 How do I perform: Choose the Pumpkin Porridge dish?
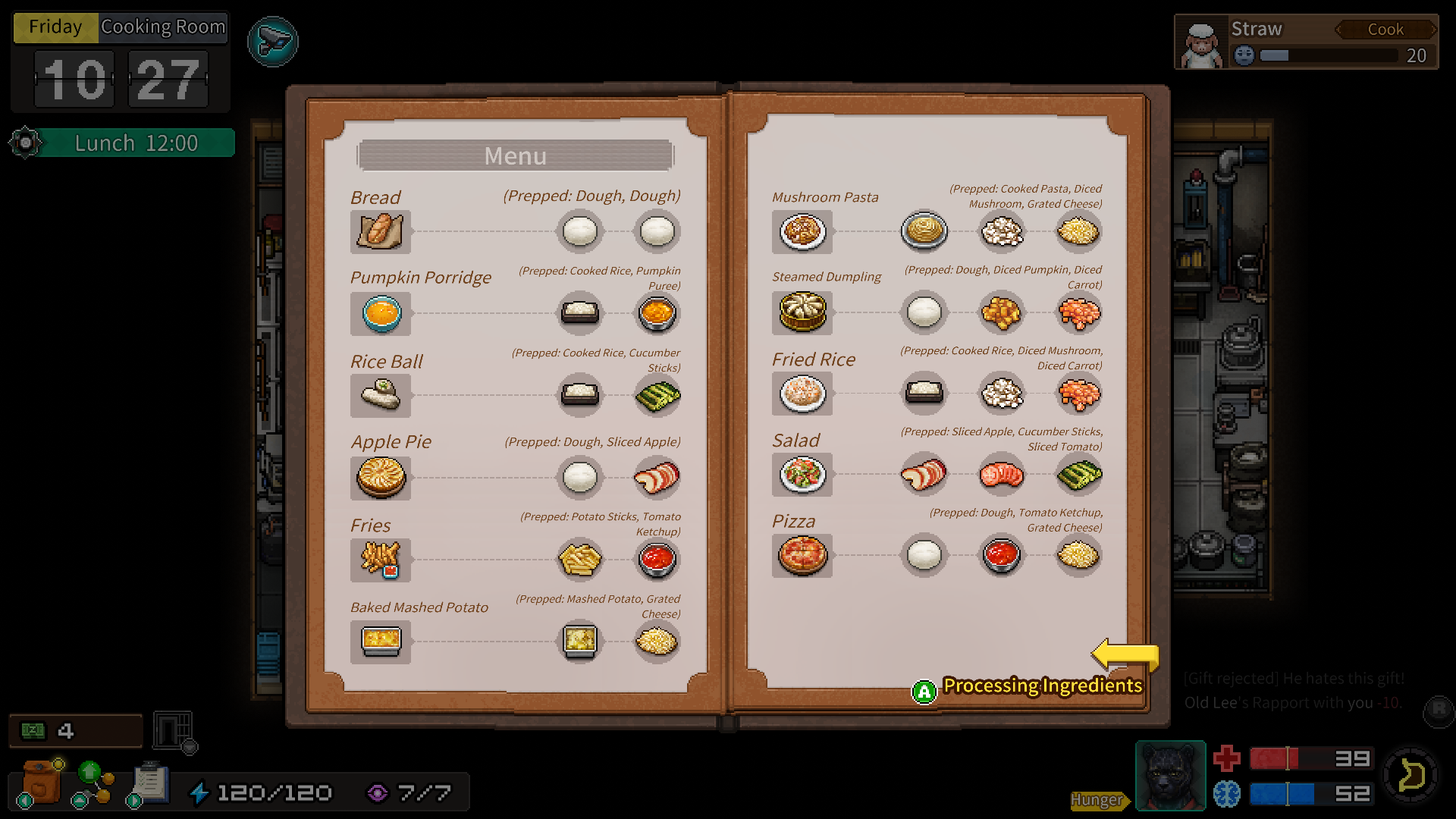click(x=381, y=313)
